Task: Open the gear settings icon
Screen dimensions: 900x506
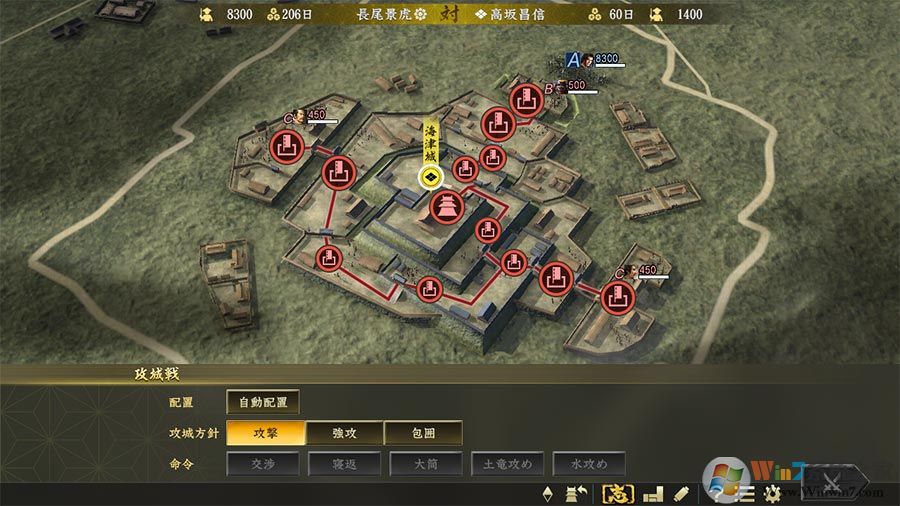Action: tap(772, 493)
